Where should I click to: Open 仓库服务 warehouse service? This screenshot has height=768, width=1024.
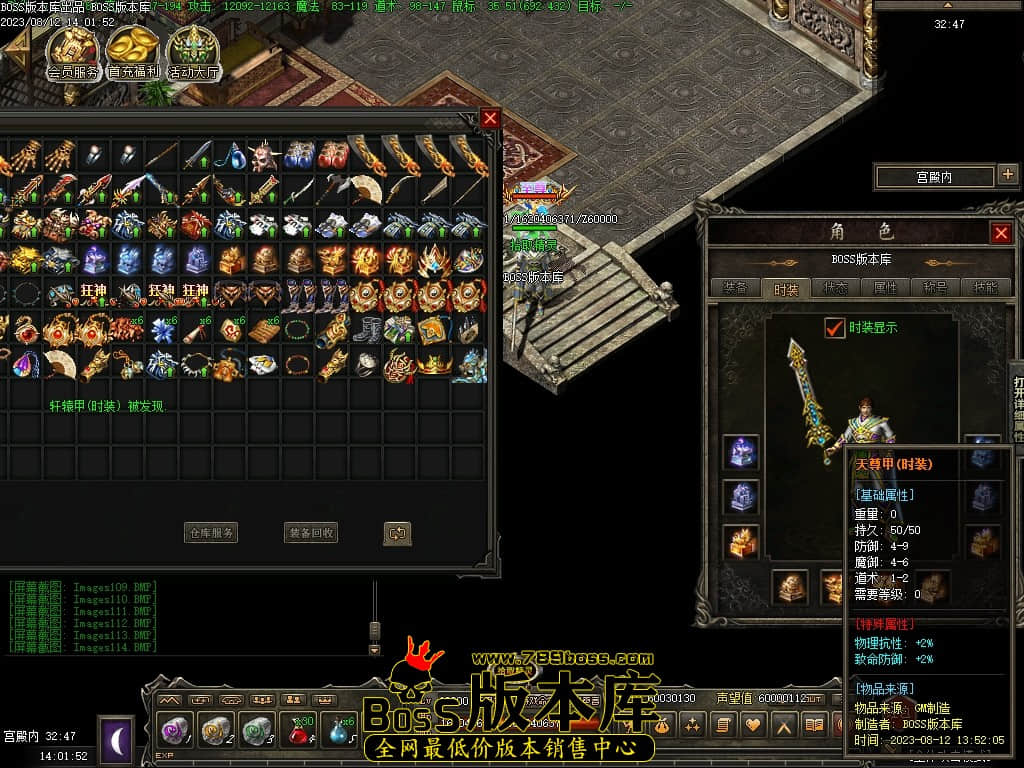pos(212,533)
